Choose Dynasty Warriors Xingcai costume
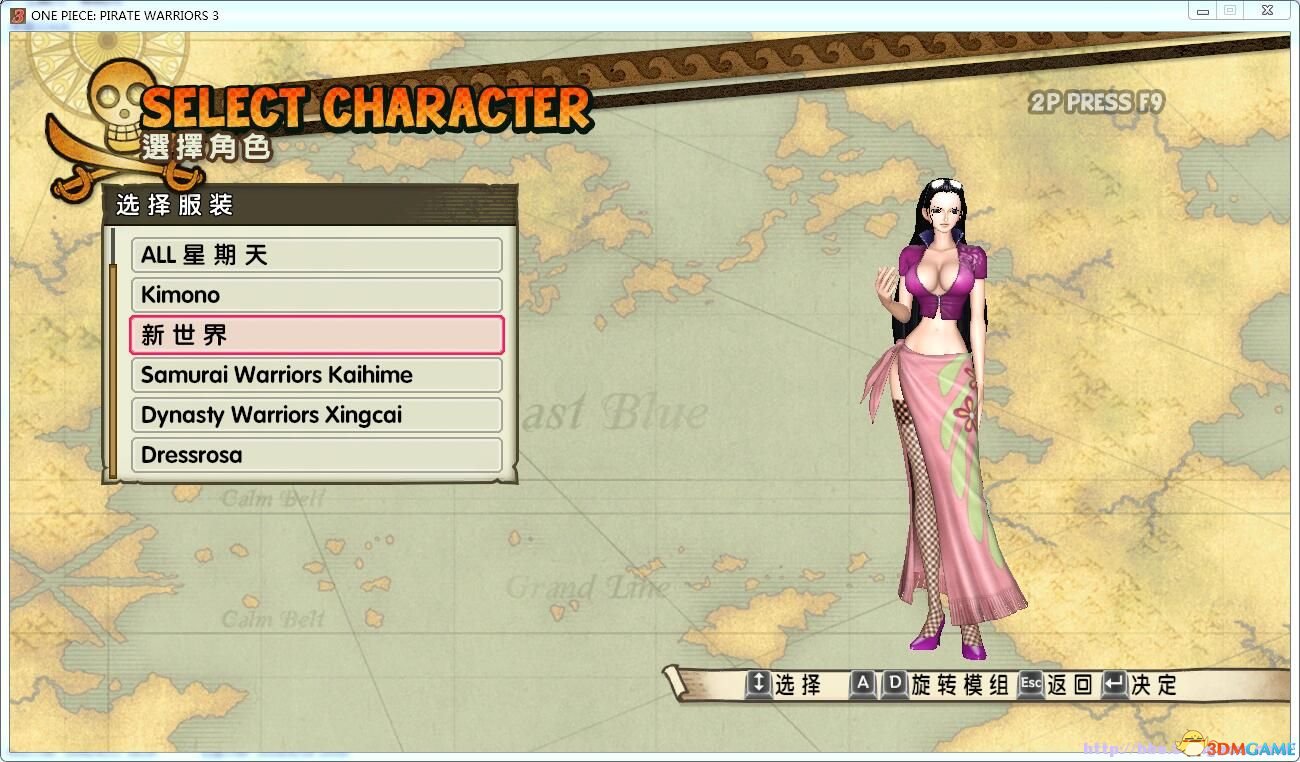Image resolution: width=1300 pixels, height=762 pixels. 316,415
